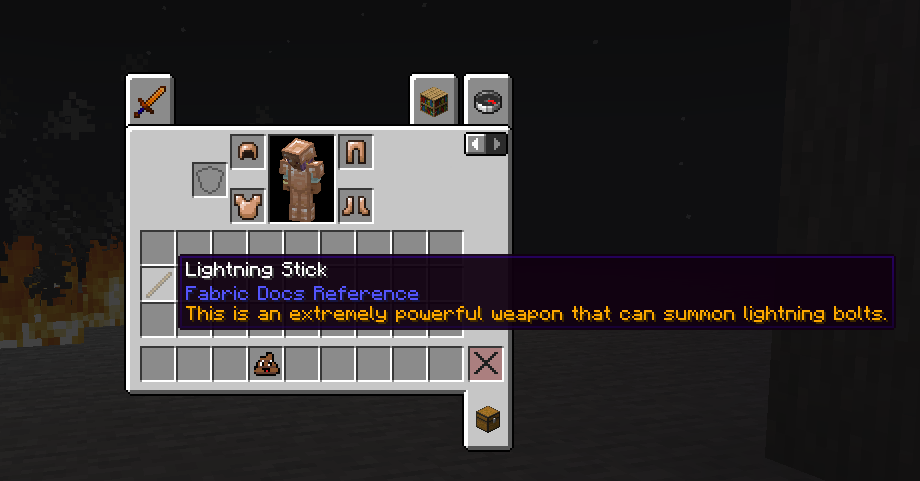The height and width of the screenshot is (481, 920).
Task: Take the copper boots from their slot
Action: pyautogui.click(x=355, y=206)
